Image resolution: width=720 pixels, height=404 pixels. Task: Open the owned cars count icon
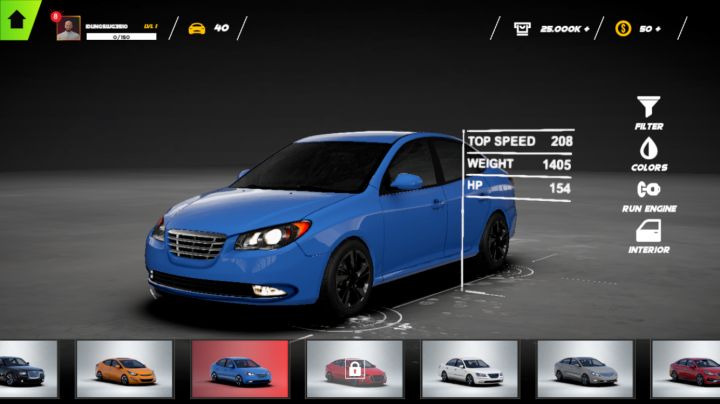pyautogui.click(x=197, y=28)
